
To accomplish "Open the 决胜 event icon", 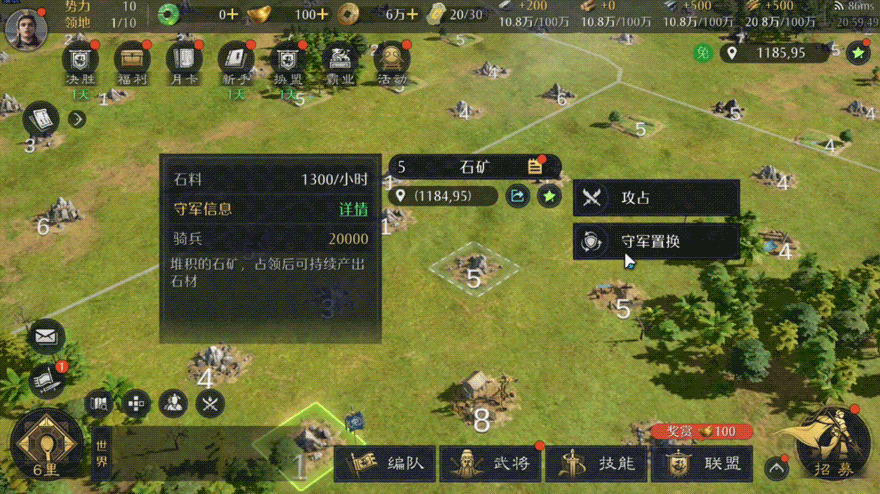I will click(x=80, y=62).
